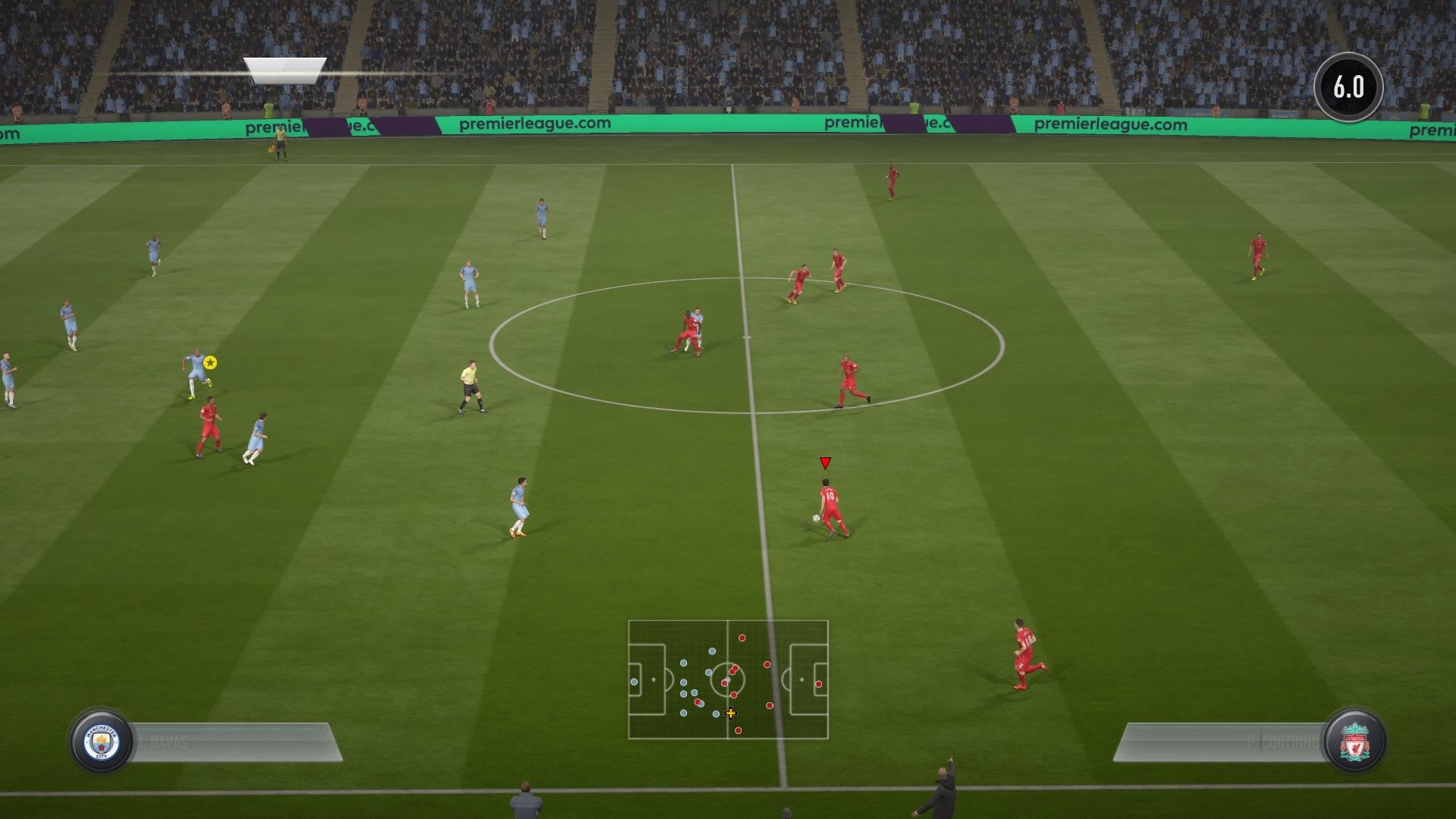
Task: Click the yellow ball marker on the minimap radar
Action: point(730,714)
